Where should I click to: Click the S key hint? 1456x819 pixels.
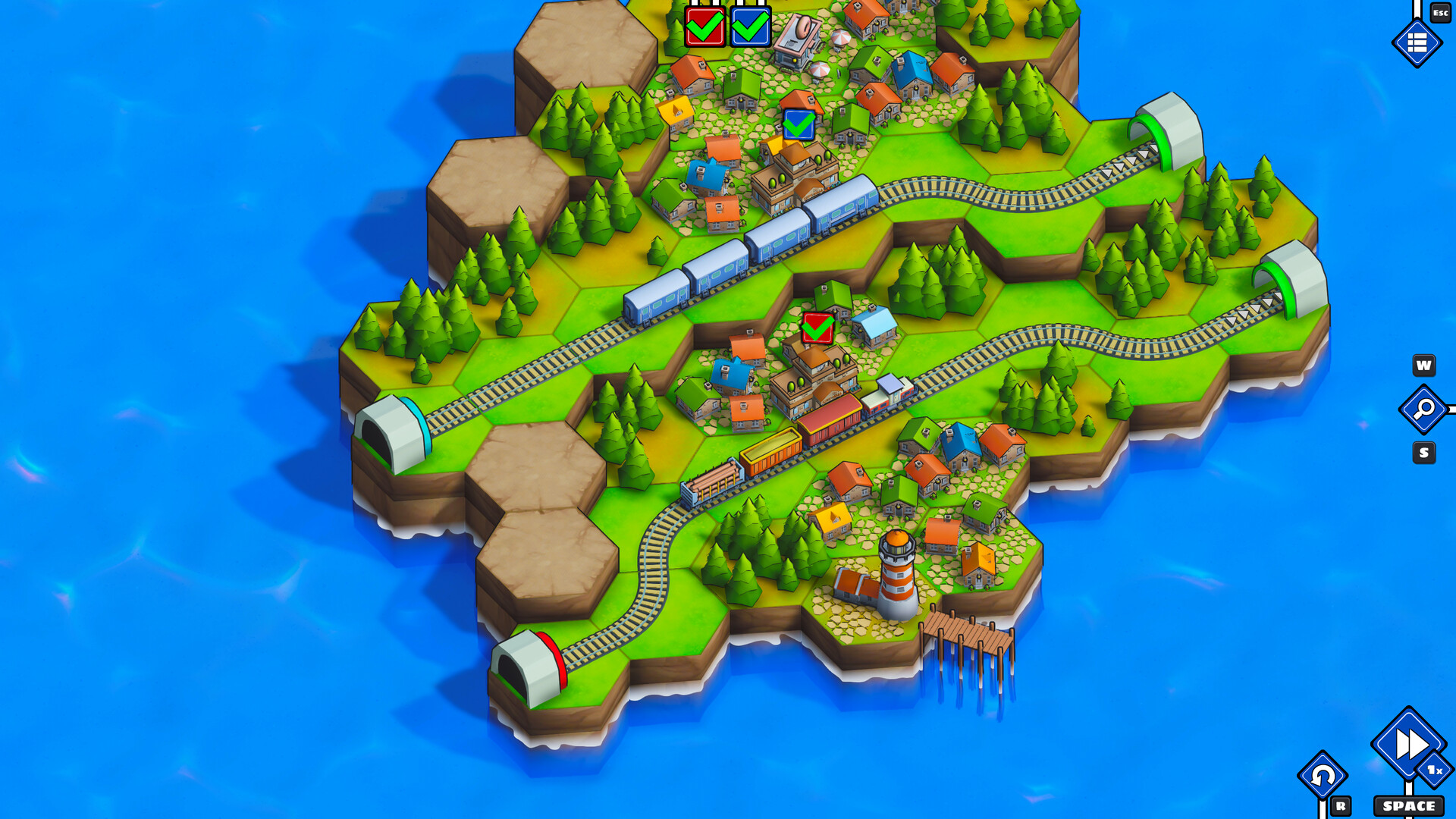pyautogui.click(x=1423, y=451)
